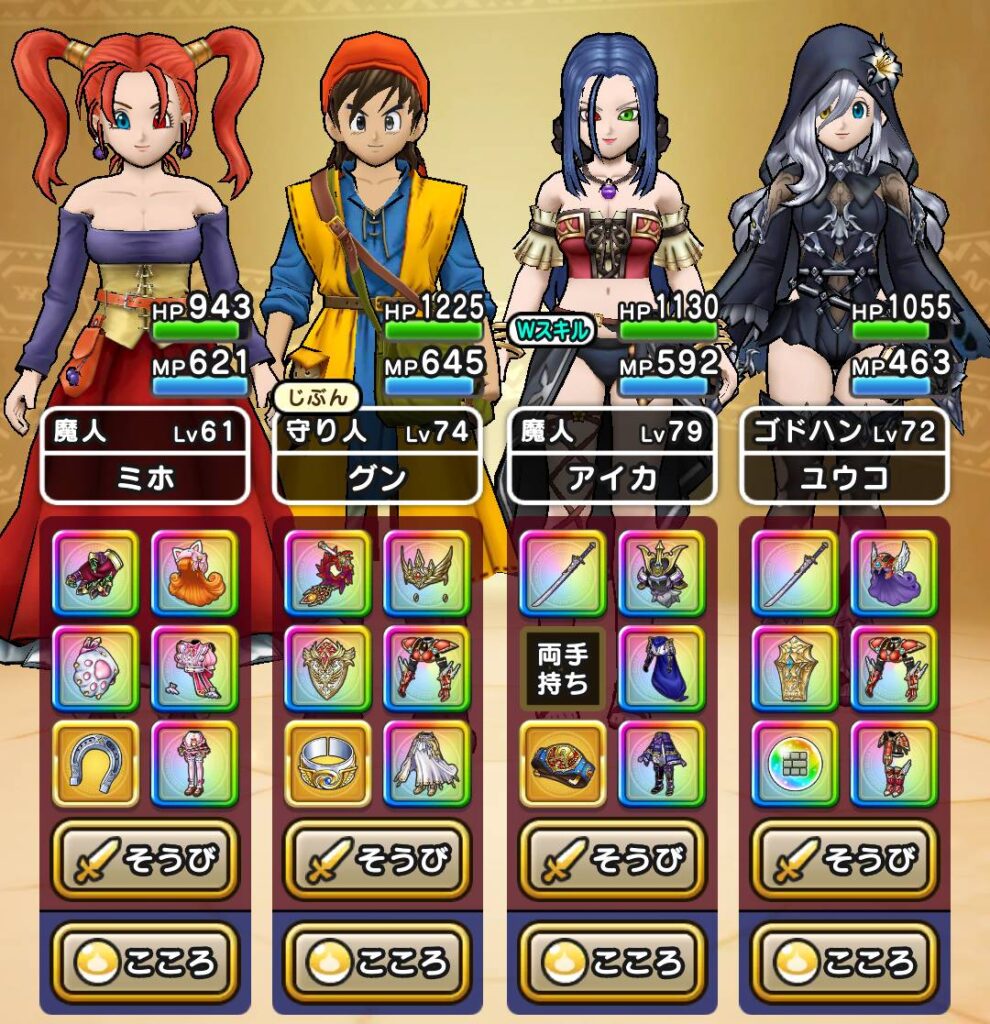This screenshot has width=990, height=1024.
Task: Open ユウコ's こころ hearts button
Action: coord(844,962)
